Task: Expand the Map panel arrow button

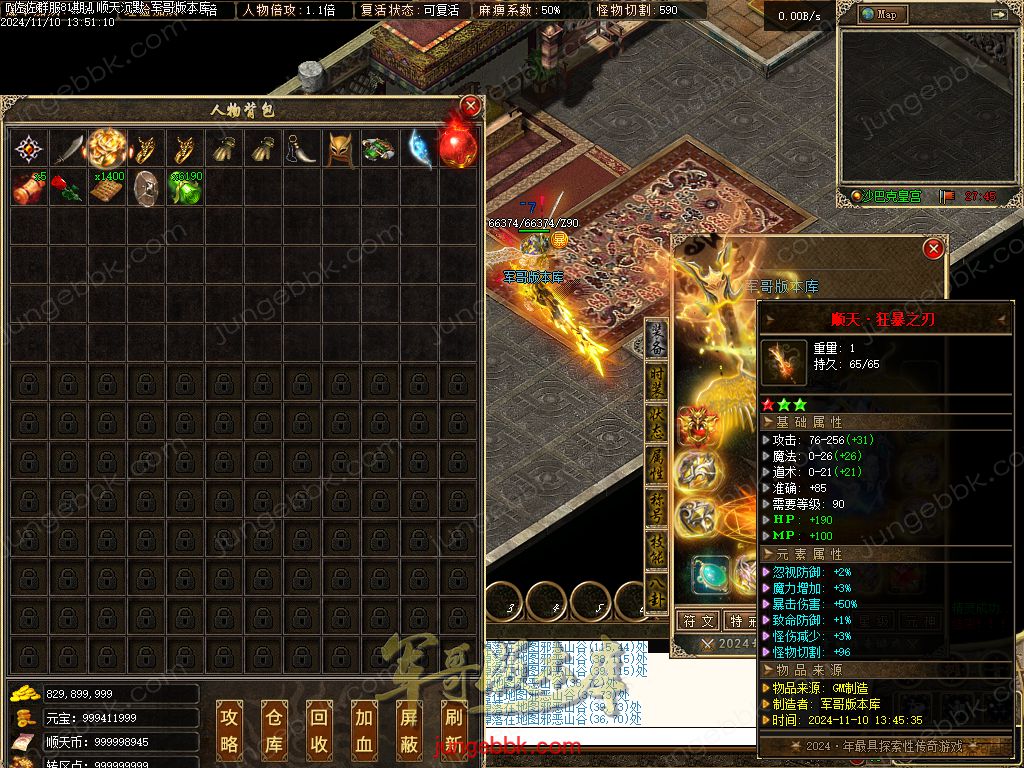Action: 998,14
